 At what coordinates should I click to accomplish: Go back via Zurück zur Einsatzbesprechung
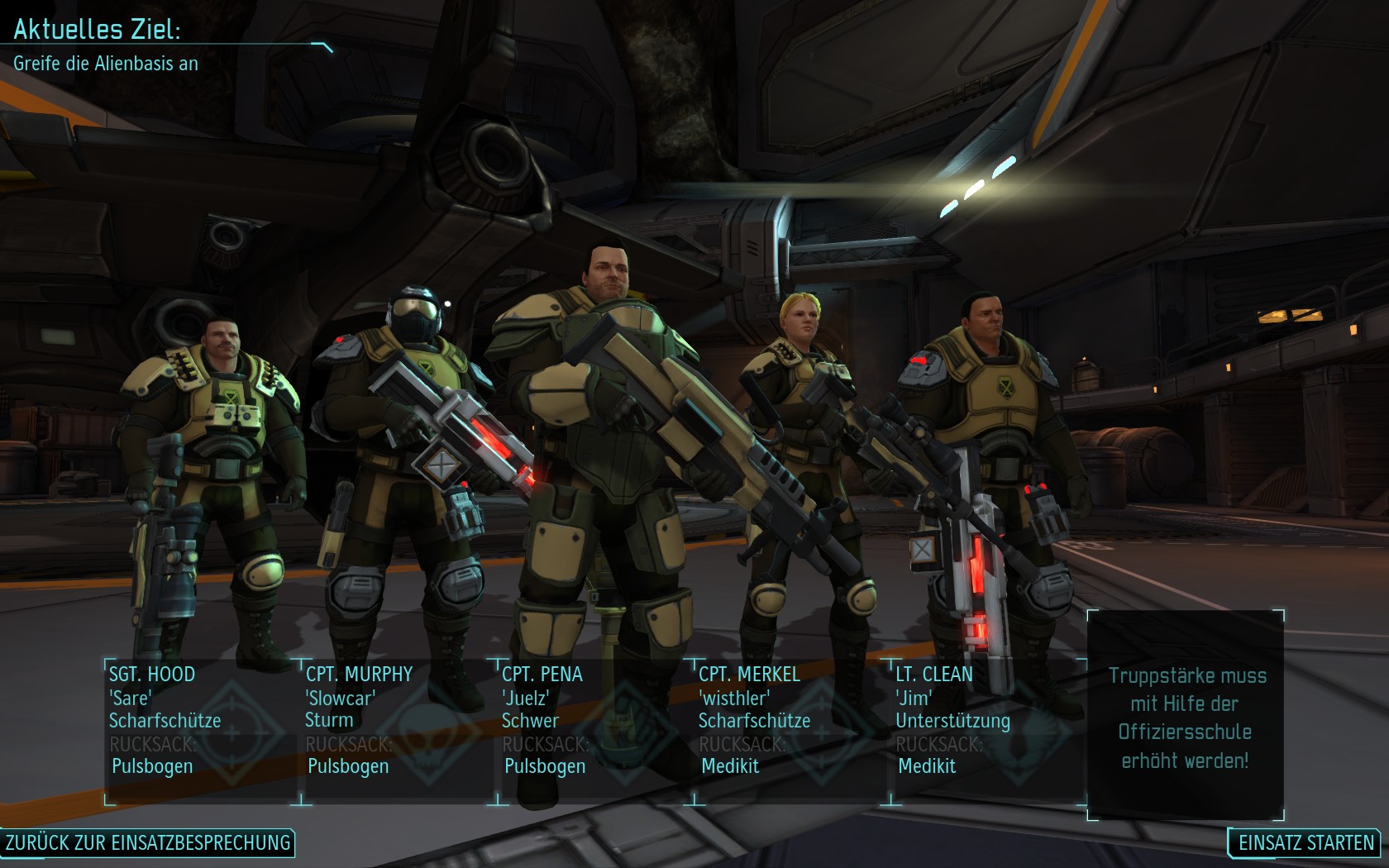(x=148, y=842)
